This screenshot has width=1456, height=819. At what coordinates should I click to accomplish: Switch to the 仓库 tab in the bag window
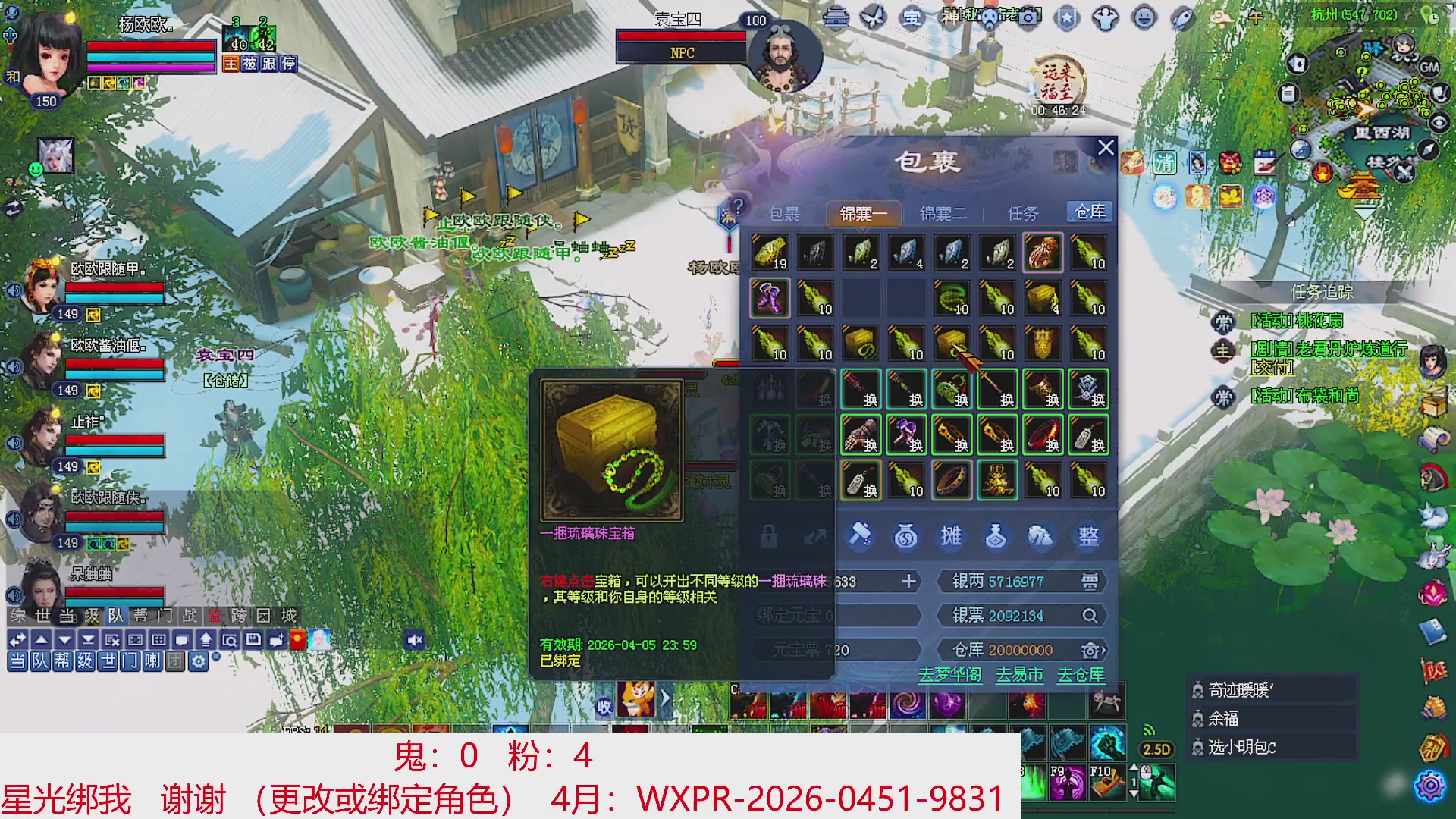point(1090,212)
